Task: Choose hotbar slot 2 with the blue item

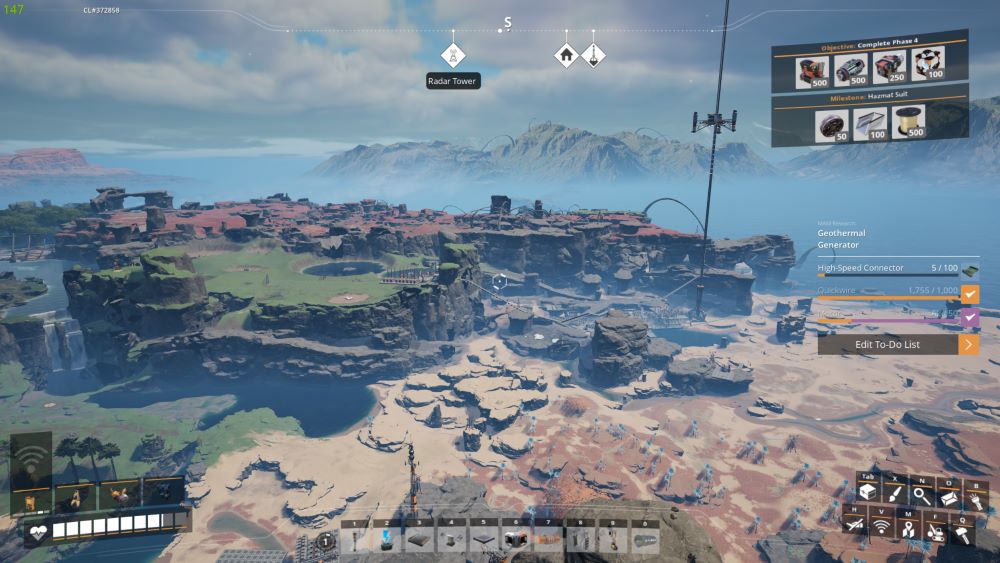Action: click(x=386, y=539)
